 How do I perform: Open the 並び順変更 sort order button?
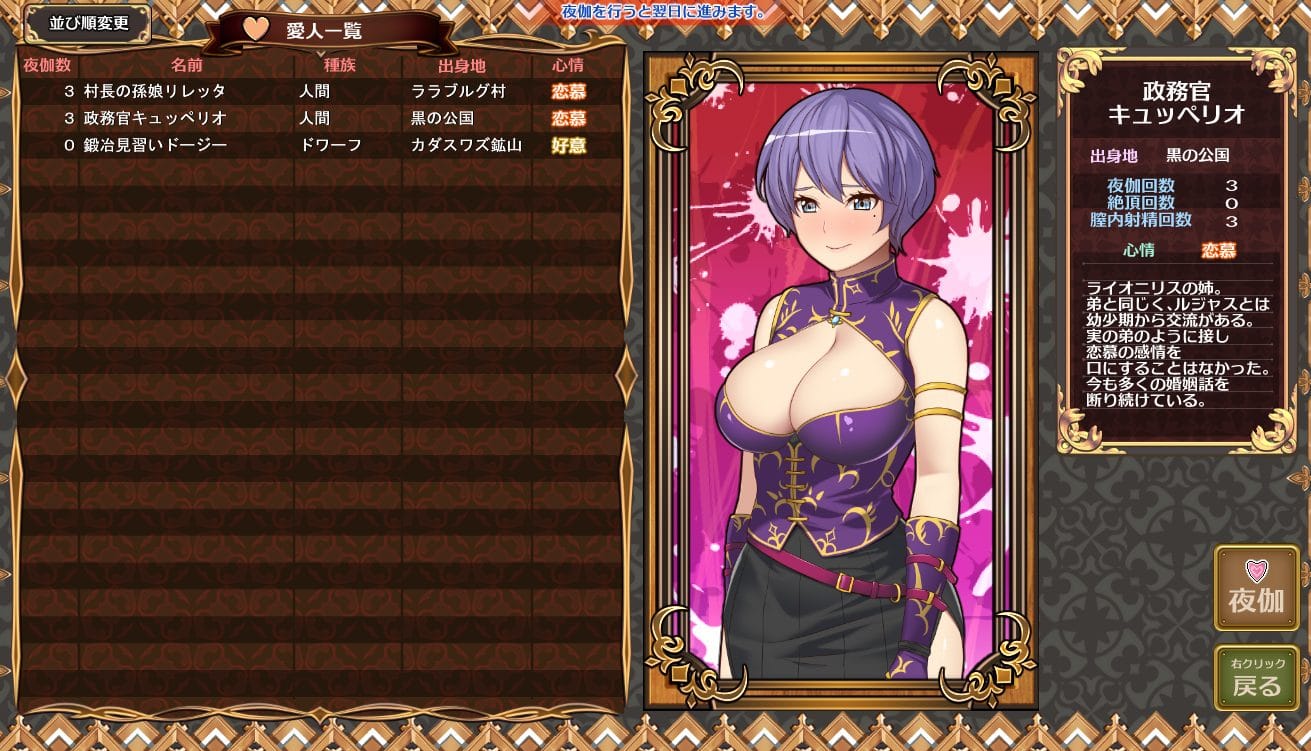[x=88, y=24]
